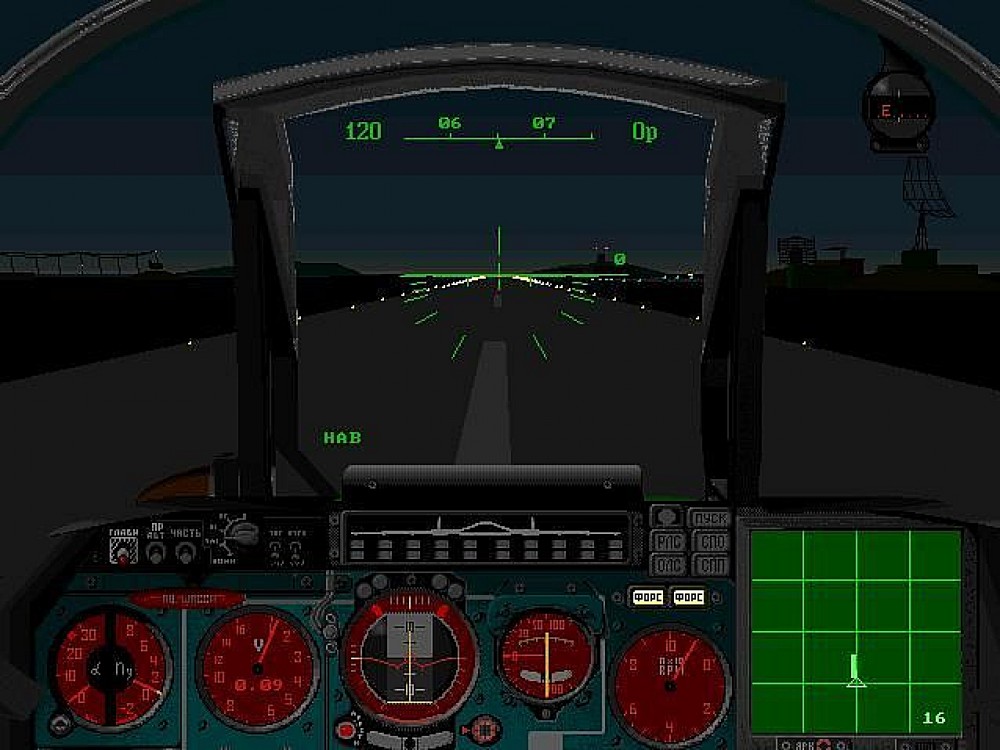Click the weapon stores indicator panel

coord(486,538)
